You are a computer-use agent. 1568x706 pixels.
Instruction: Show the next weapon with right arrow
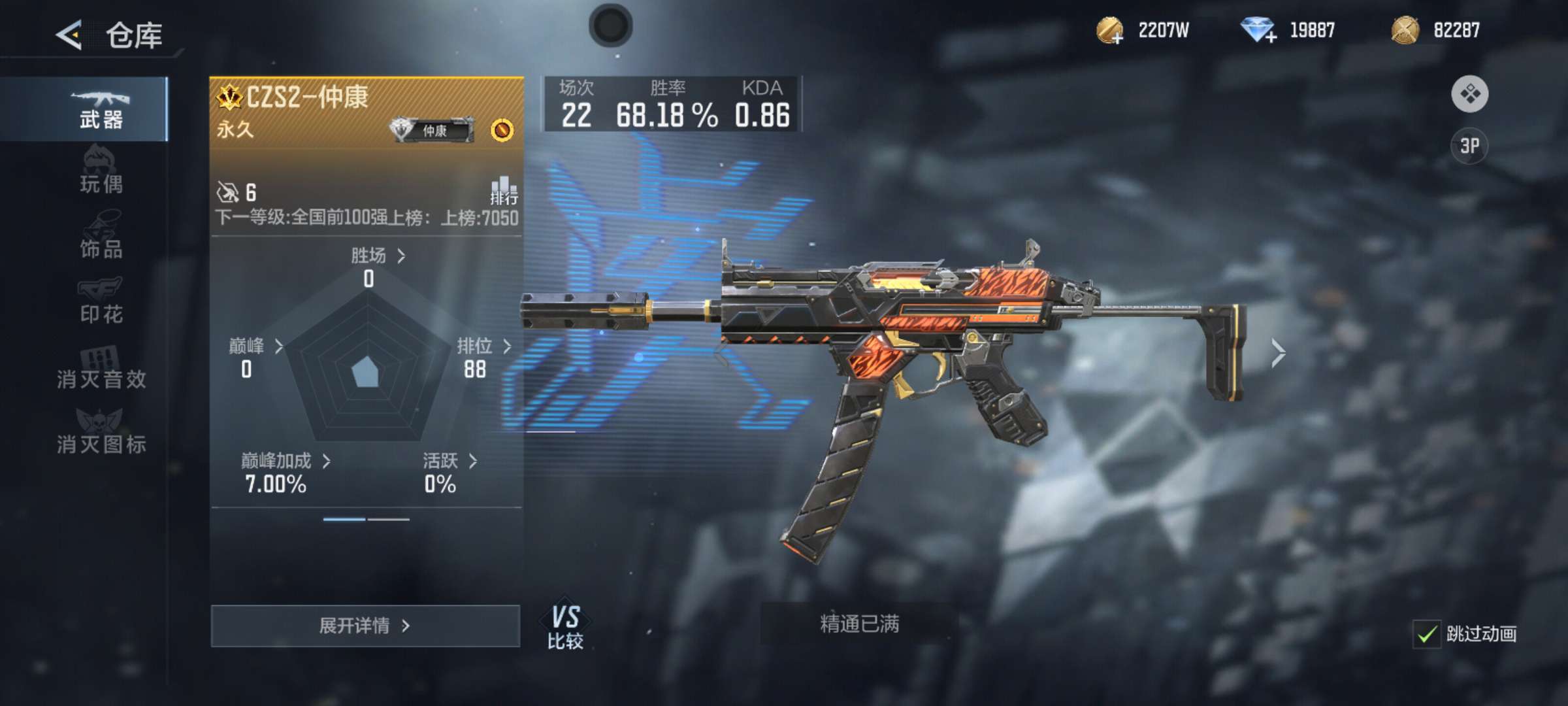[x=1278, y=354]
